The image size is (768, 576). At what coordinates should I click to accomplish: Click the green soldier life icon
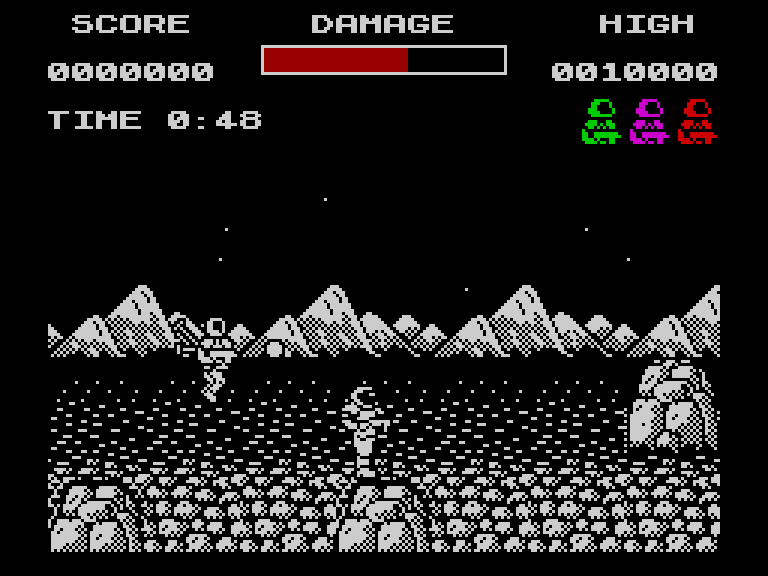click(x=601, y=121)
